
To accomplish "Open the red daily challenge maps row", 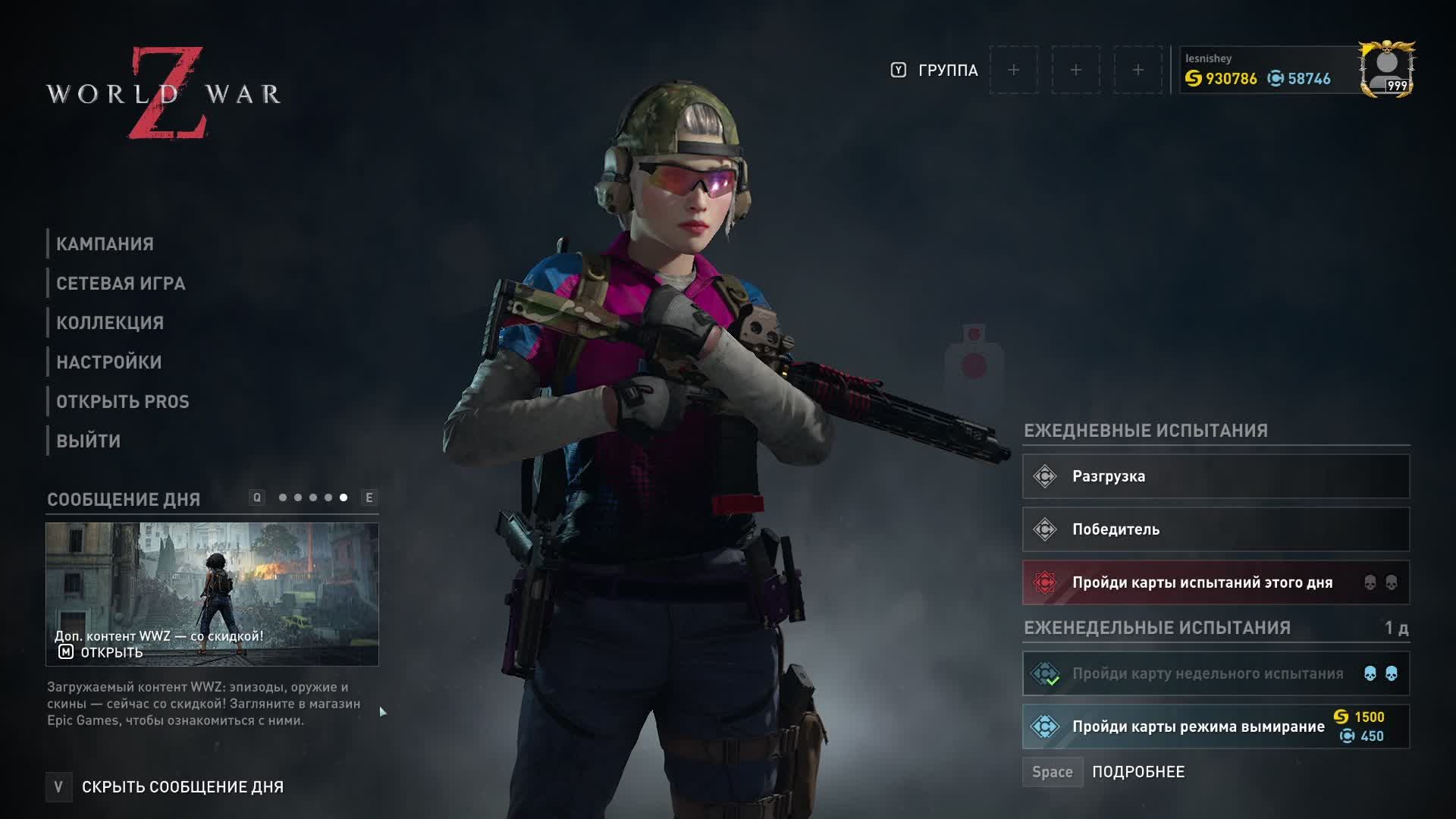I will tap(1216, 582).
